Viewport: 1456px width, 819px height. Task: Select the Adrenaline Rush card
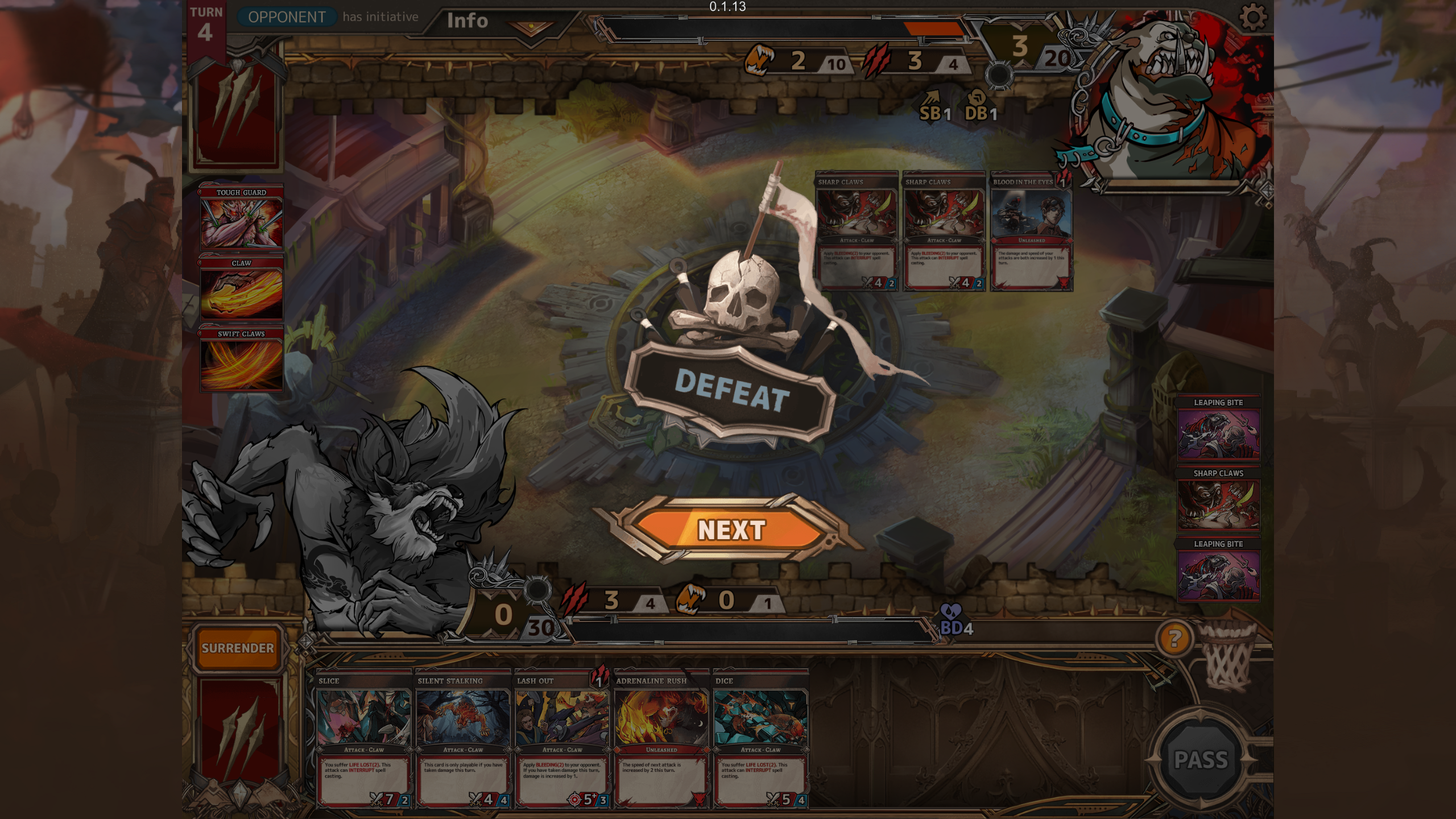tap(661, 738)
